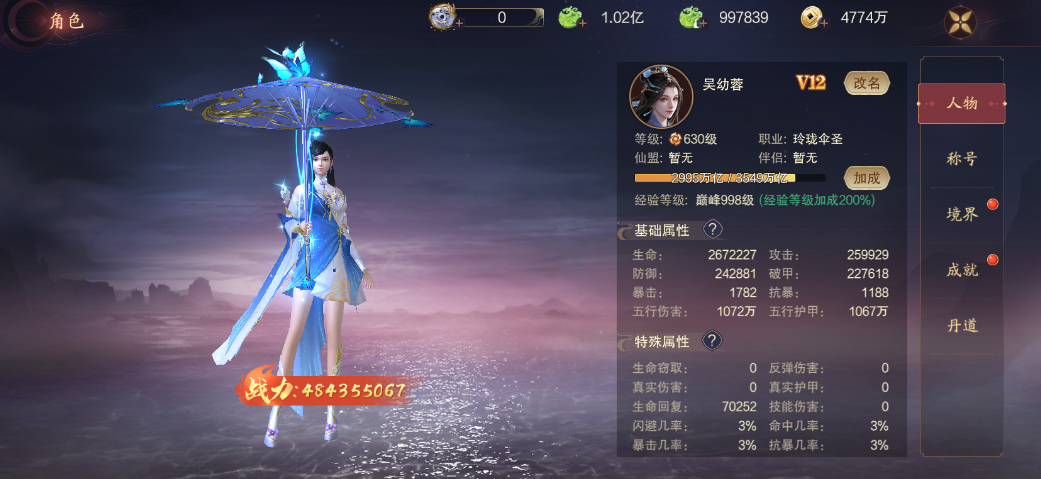Show the 成就 tab
This screenshot has width=1041, height=479.
point(961,269)
